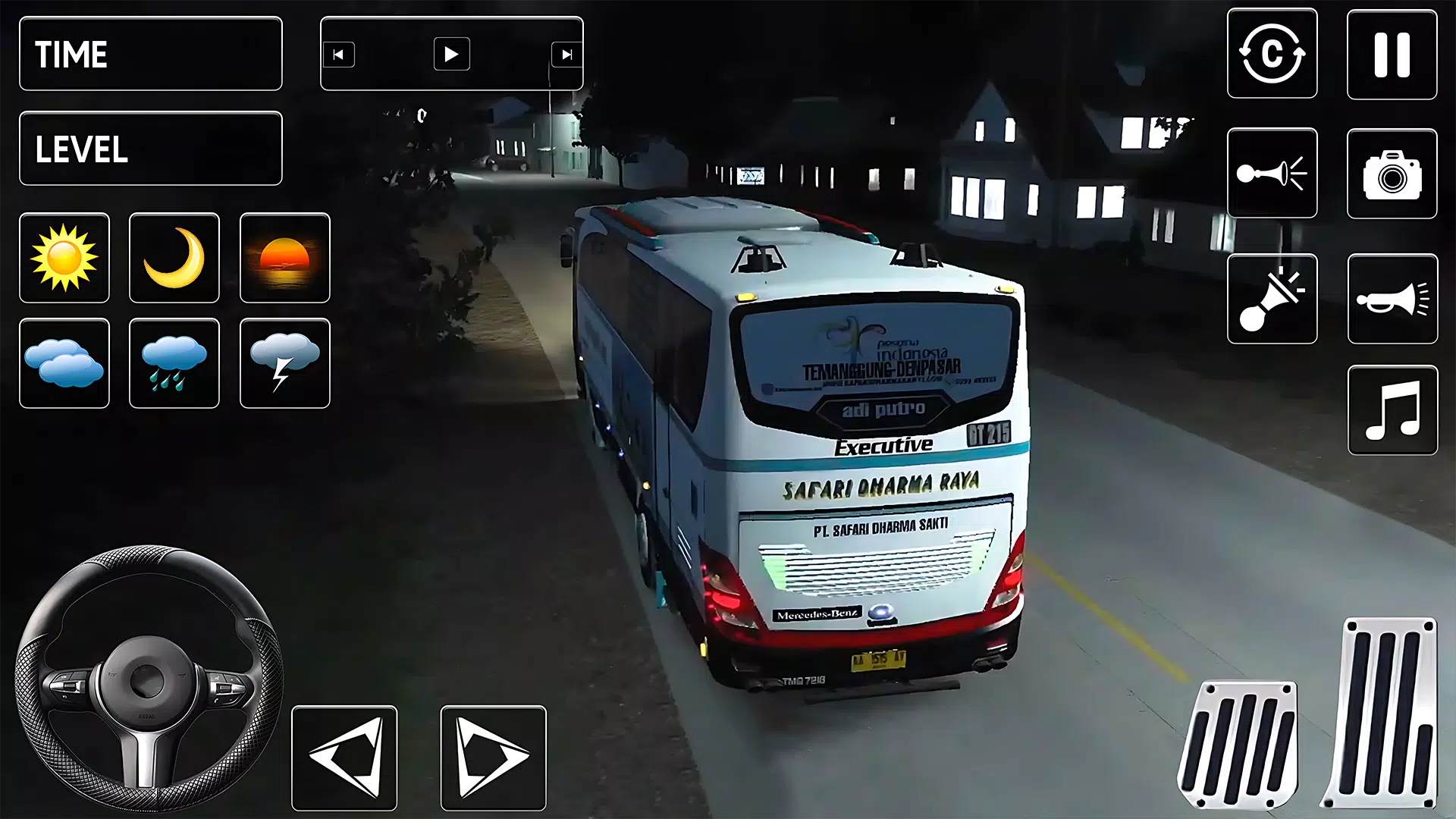Skip to previous track

tap(340, 54)
